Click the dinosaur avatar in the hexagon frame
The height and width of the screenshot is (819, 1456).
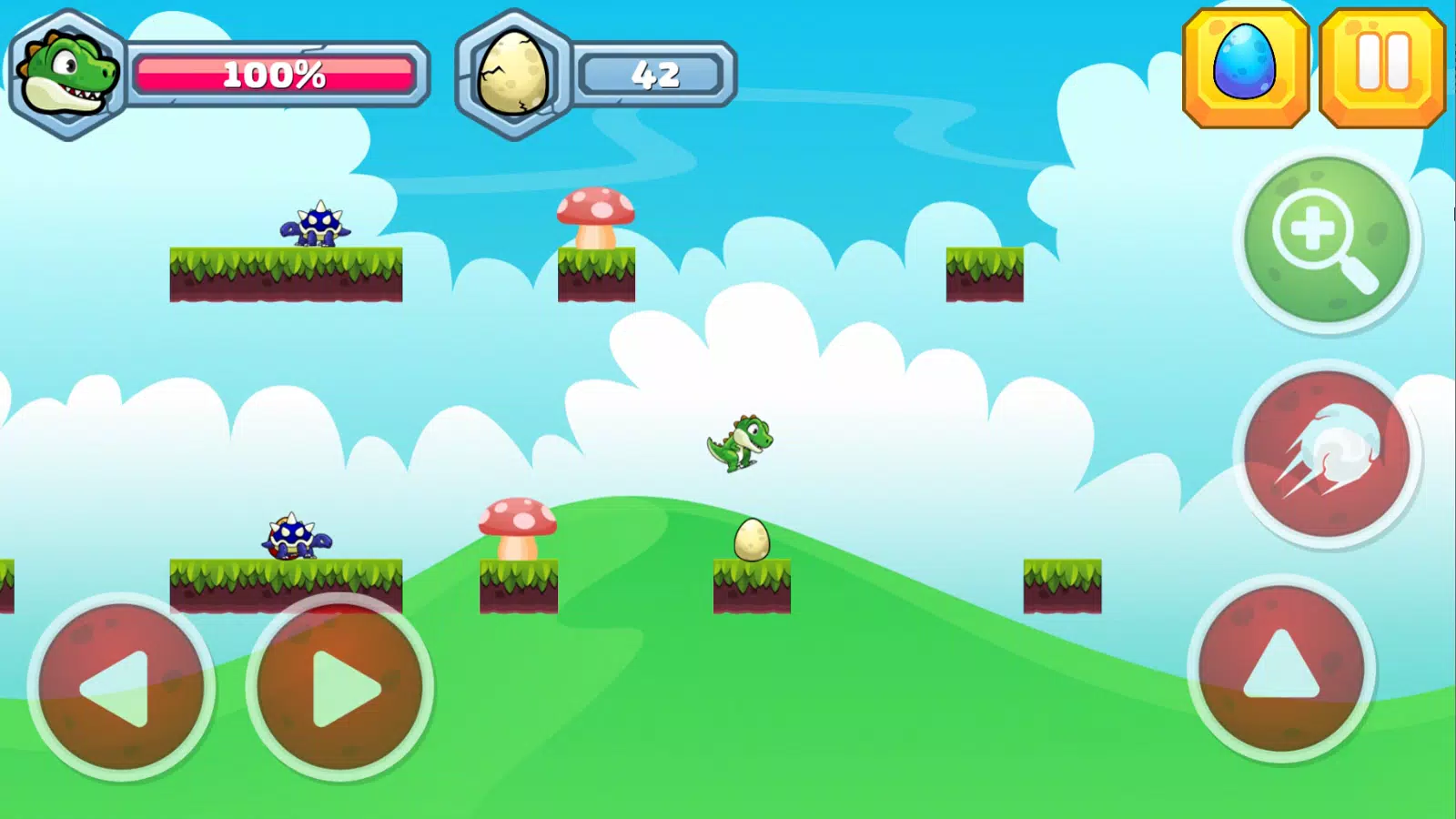coord(64,73)
